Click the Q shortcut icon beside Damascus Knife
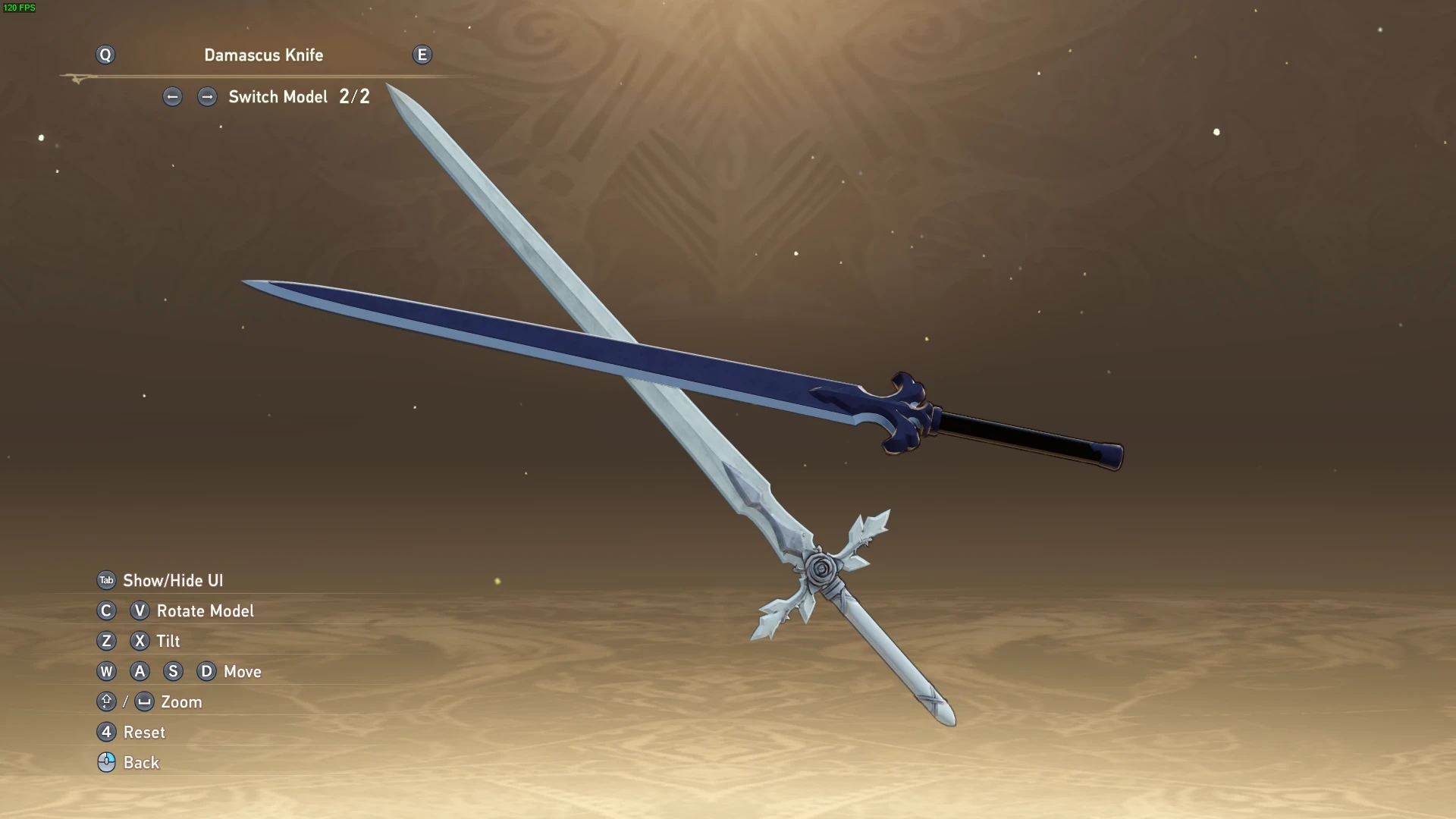This screenshot has width=1456, height=819. pyautogui.click(x=105, y=55)
